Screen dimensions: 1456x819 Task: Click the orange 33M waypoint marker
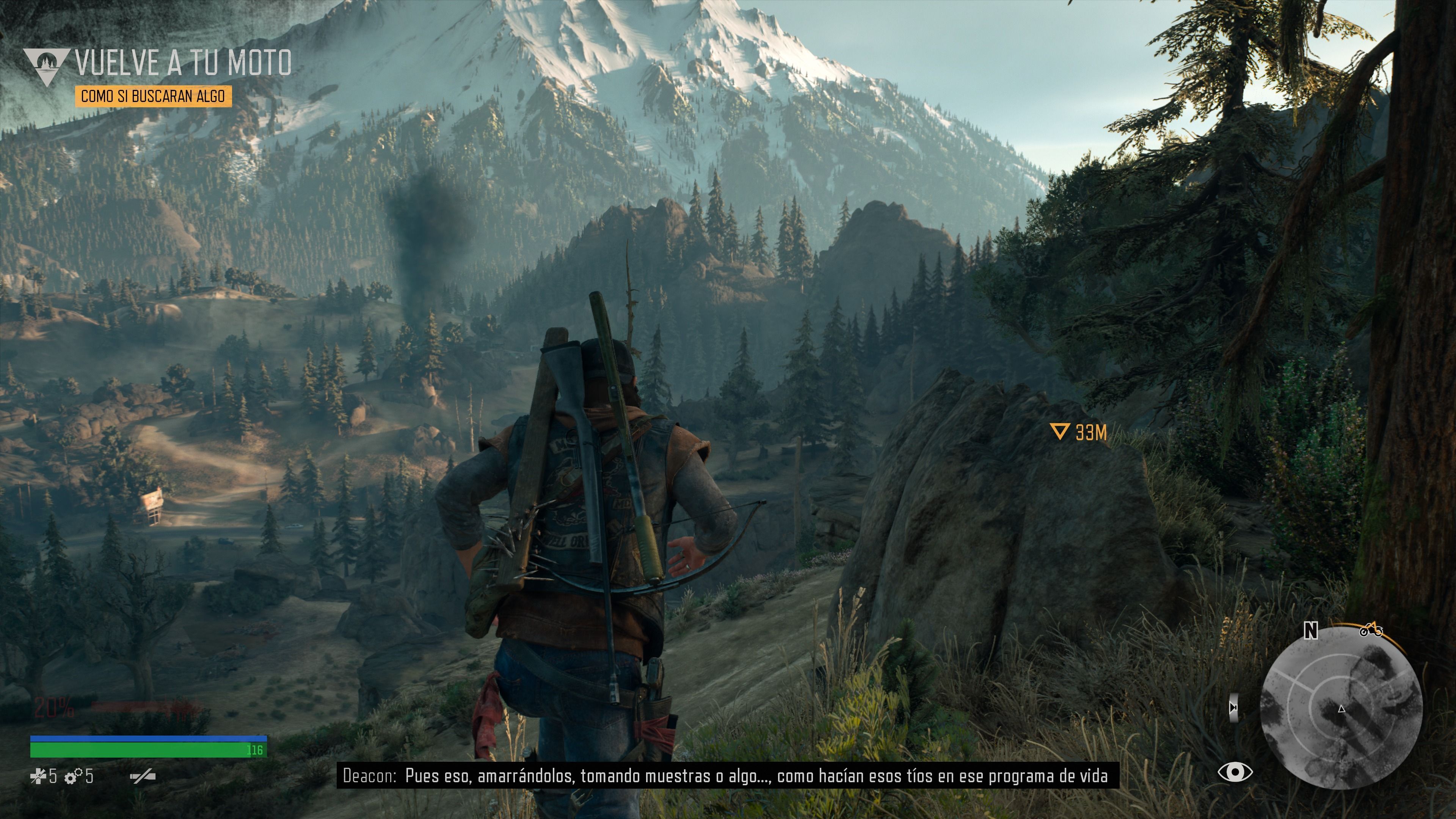click(x=1059, y=432)
